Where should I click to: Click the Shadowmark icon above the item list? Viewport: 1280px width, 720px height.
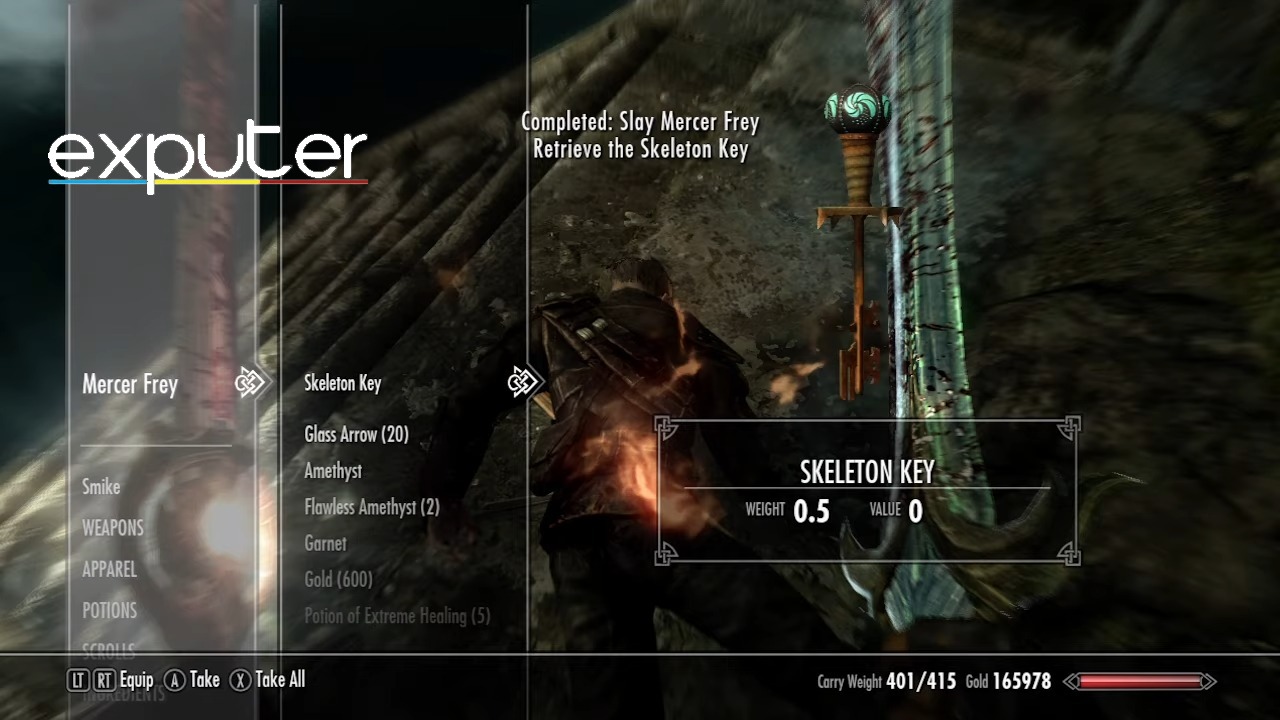coord(524,382)
